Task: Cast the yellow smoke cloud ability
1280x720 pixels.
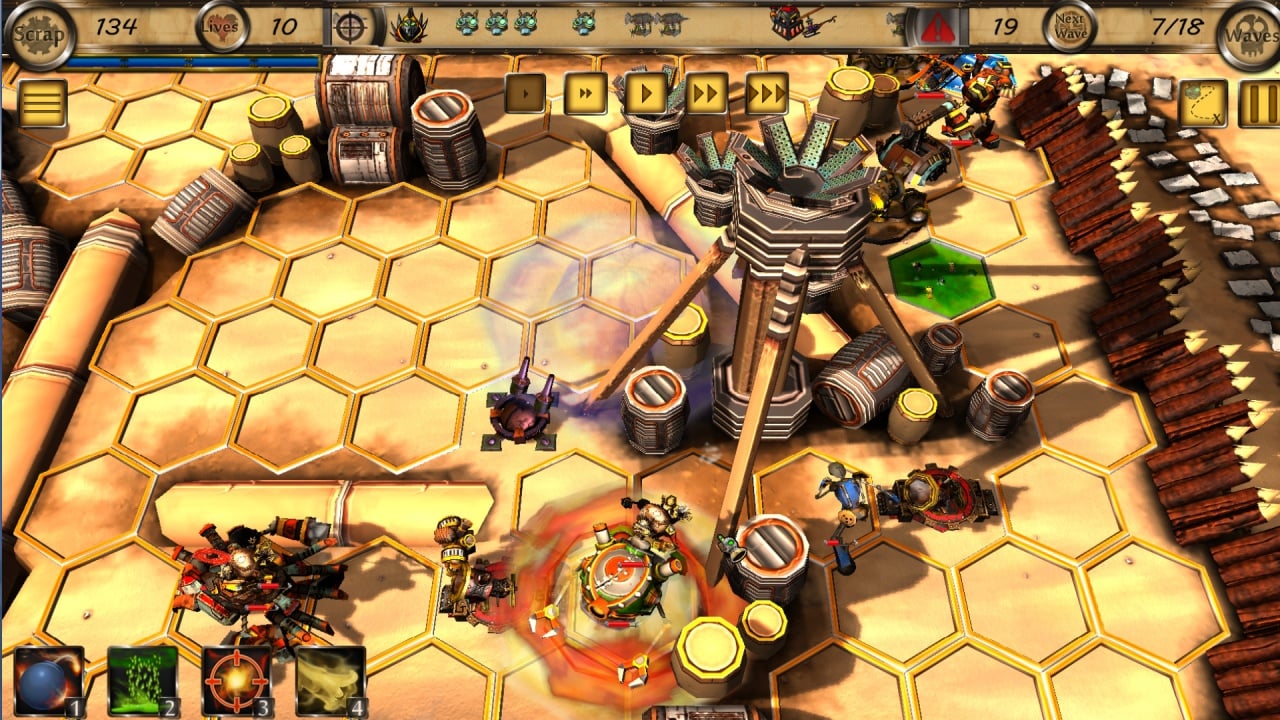Action: click(x=331, y=681)
